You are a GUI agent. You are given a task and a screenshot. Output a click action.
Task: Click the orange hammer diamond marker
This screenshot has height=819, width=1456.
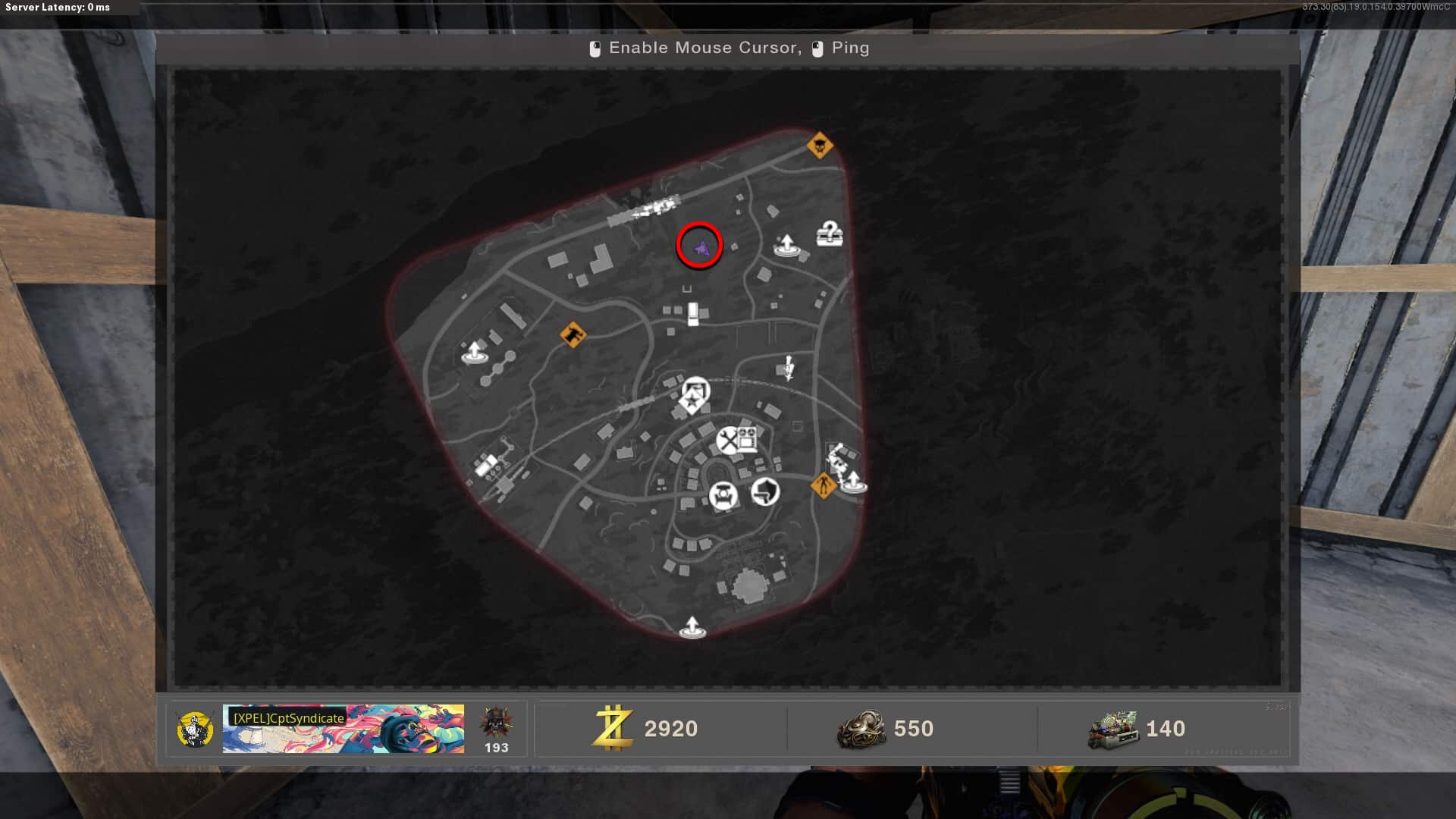tap(573, 334)
